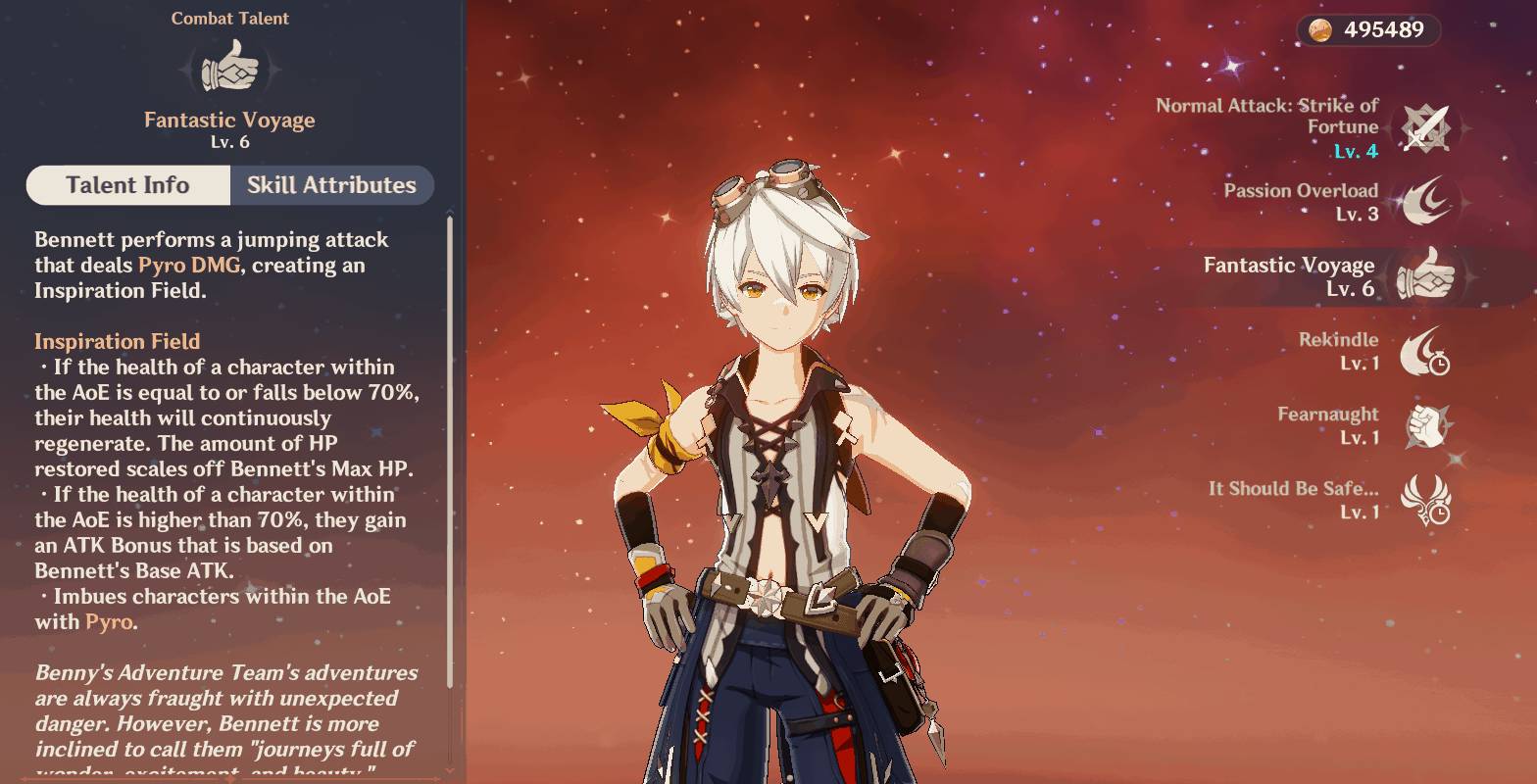
Task: Open Normal Attack: Strike of Fortune talent
Action: pyautogui.click(x=1422, y=128)
